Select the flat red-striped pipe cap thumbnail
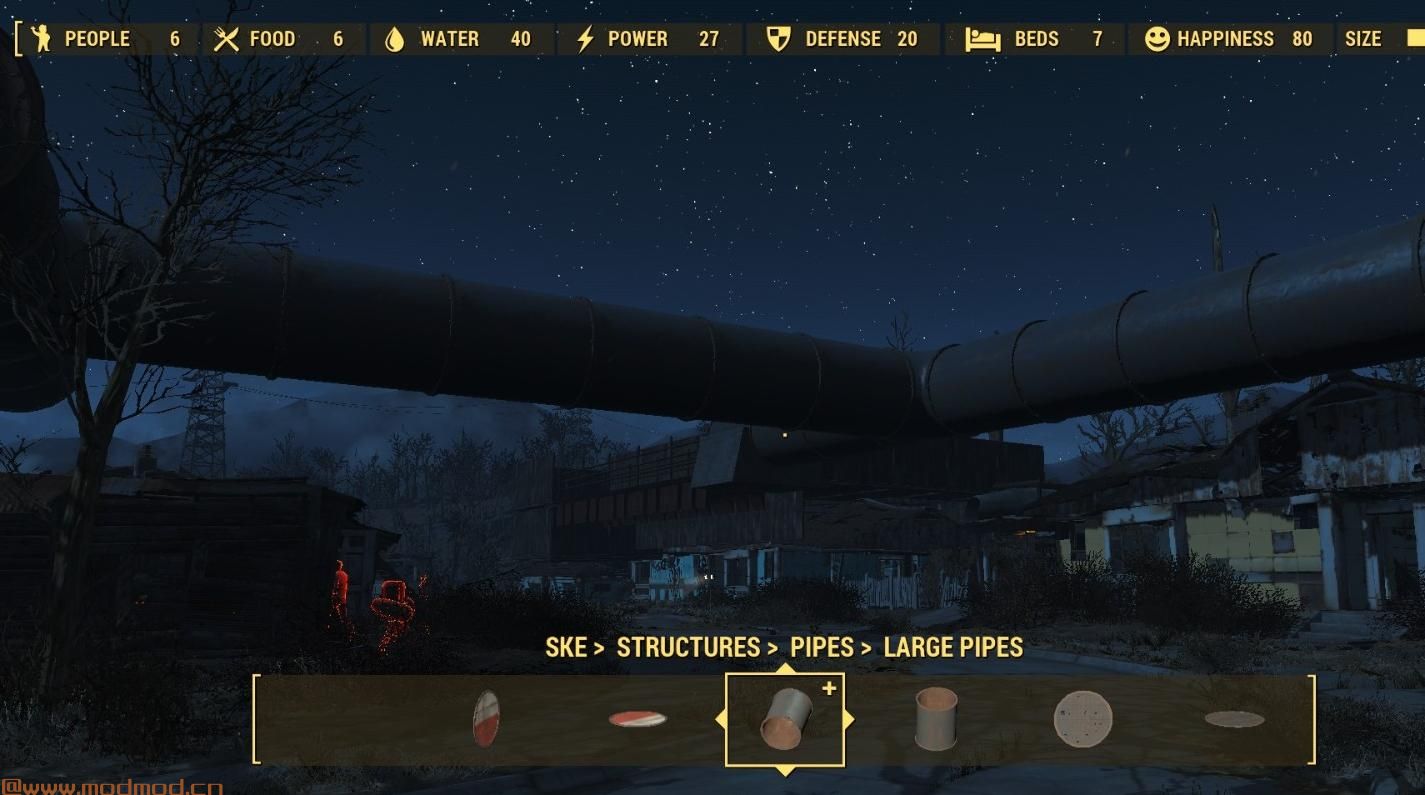The width and height of the screenshot is (1425, 795). (x=637, y=718)
